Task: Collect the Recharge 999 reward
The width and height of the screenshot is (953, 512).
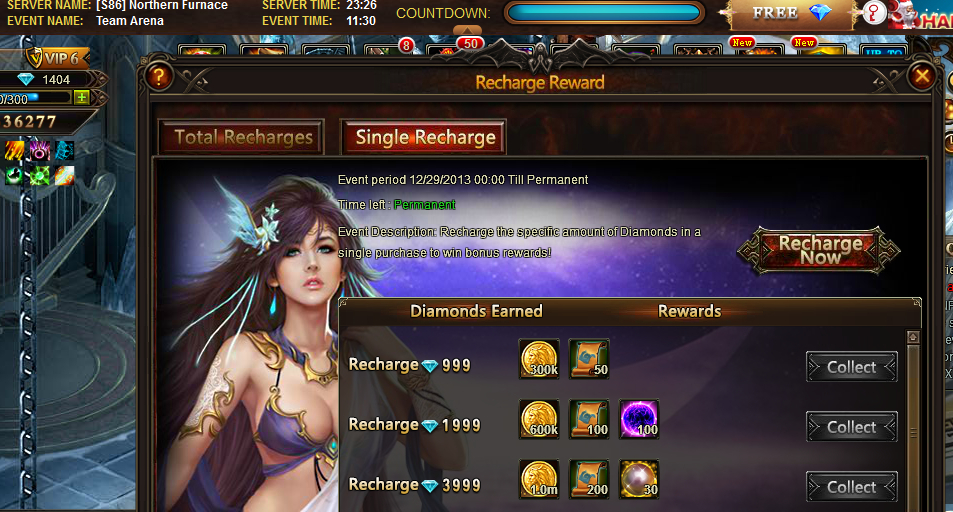Action: click(851, 367)
